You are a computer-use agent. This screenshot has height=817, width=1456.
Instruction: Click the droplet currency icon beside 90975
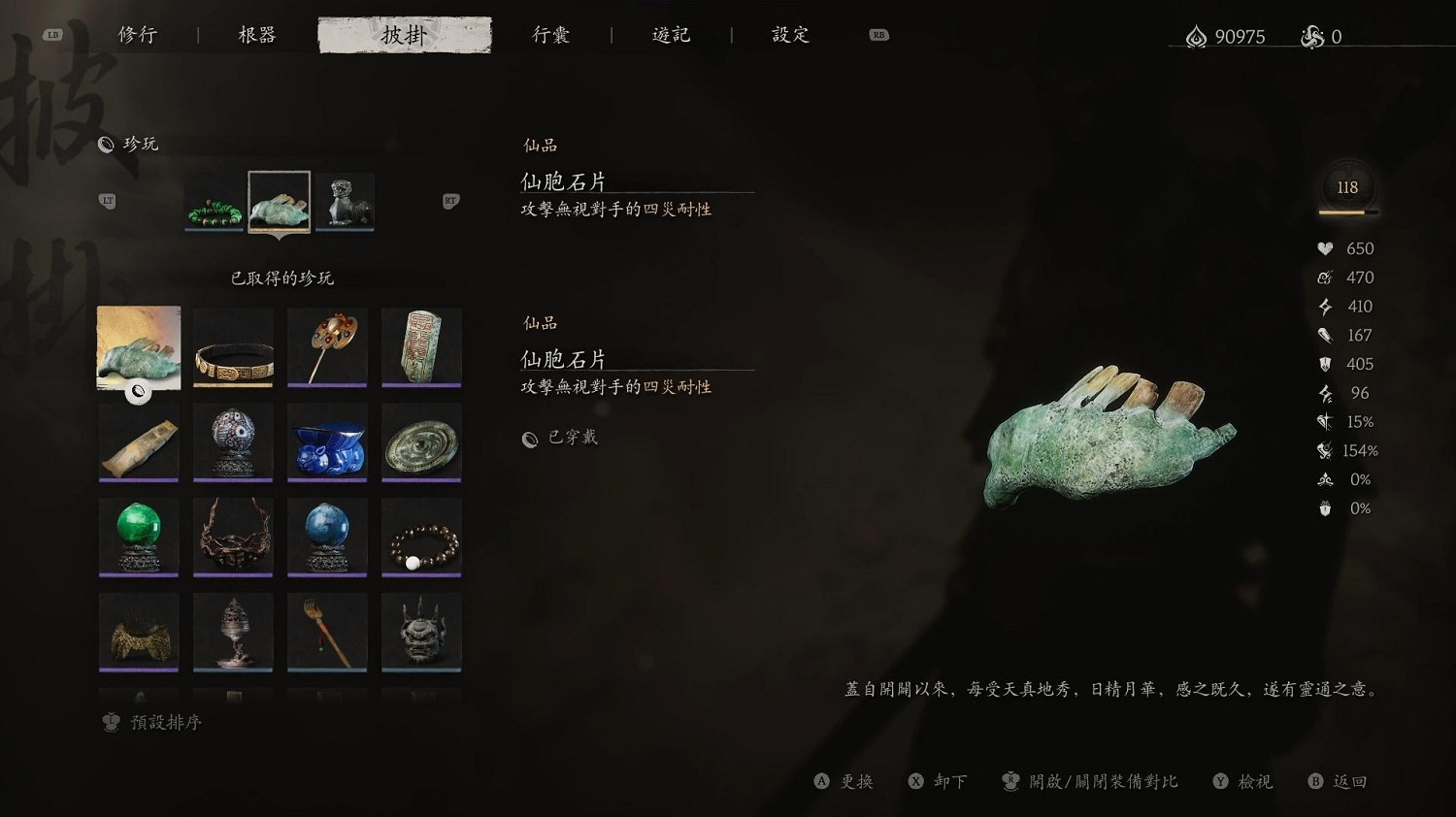(x=1196, y=37)
